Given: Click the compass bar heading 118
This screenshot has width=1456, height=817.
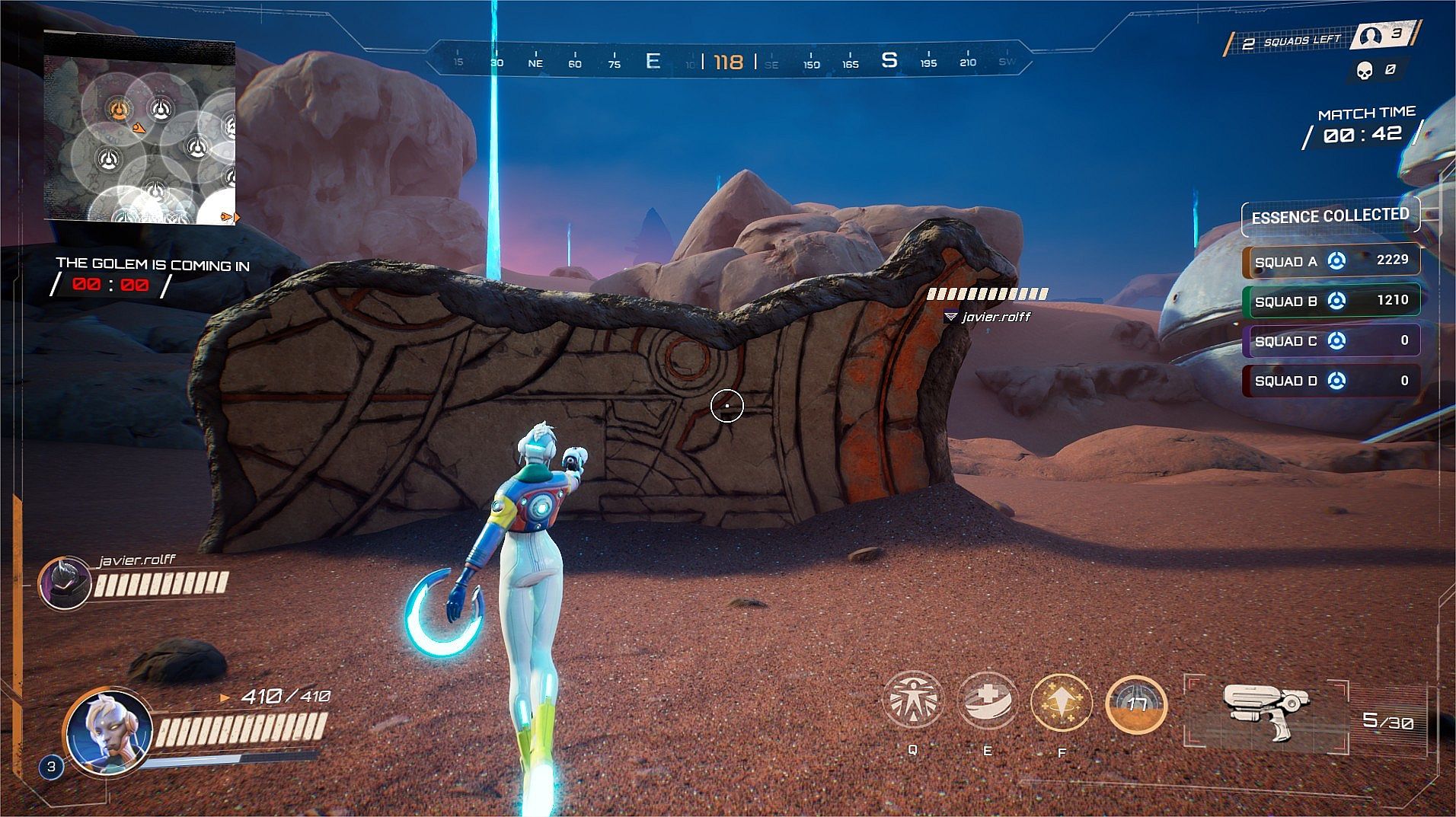Looking at the screenshot, I should pos(728,62).
